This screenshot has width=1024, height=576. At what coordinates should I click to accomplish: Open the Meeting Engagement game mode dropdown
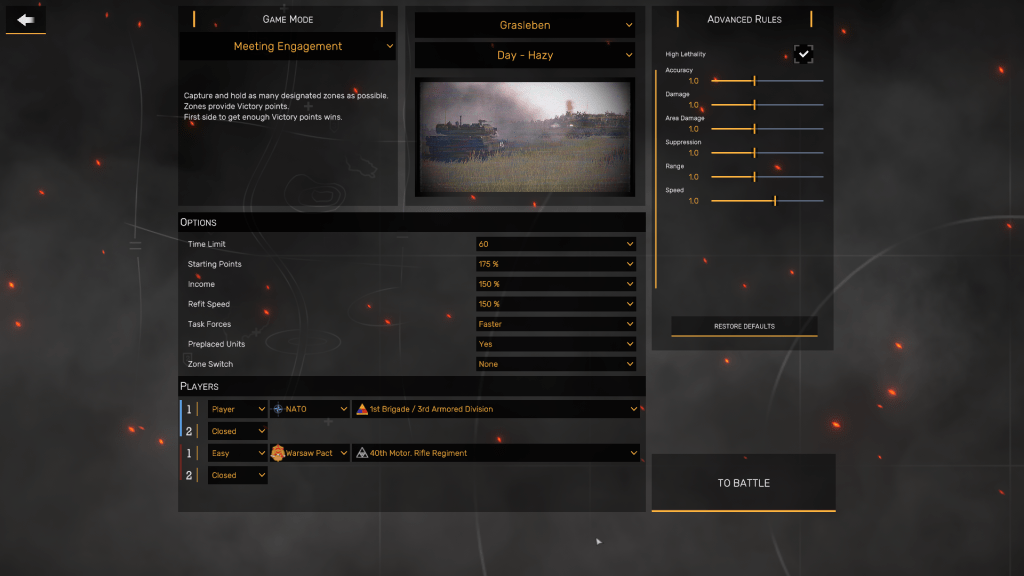[x=288, y=46]
